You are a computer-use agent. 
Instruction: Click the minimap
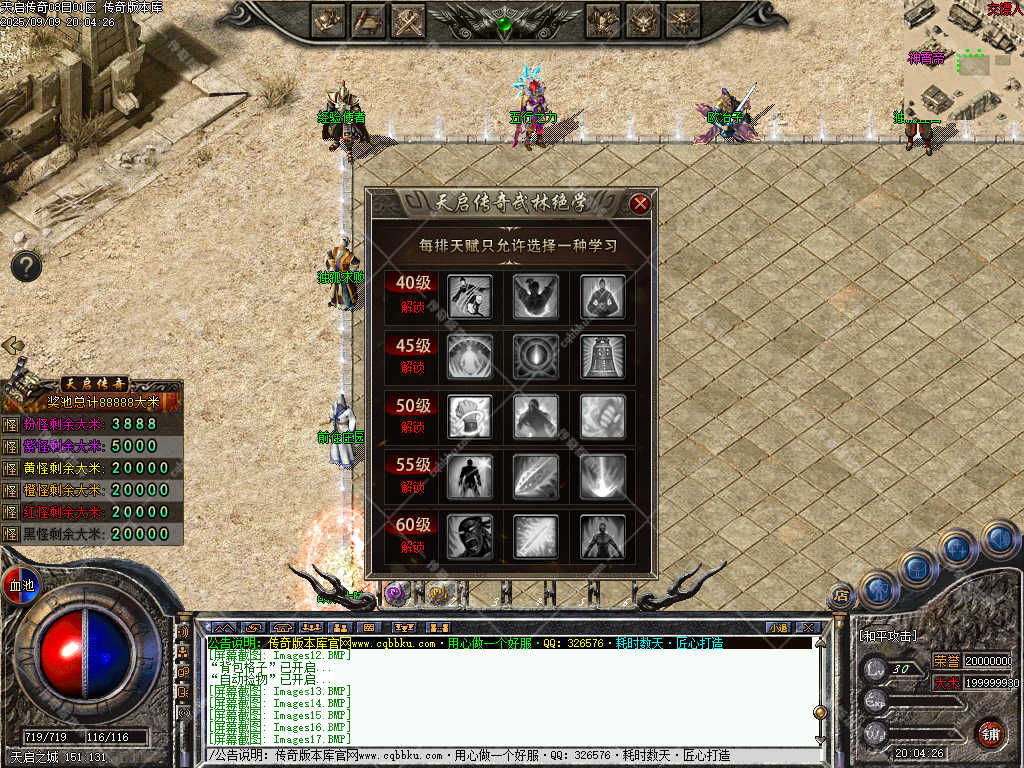[962, 58]
